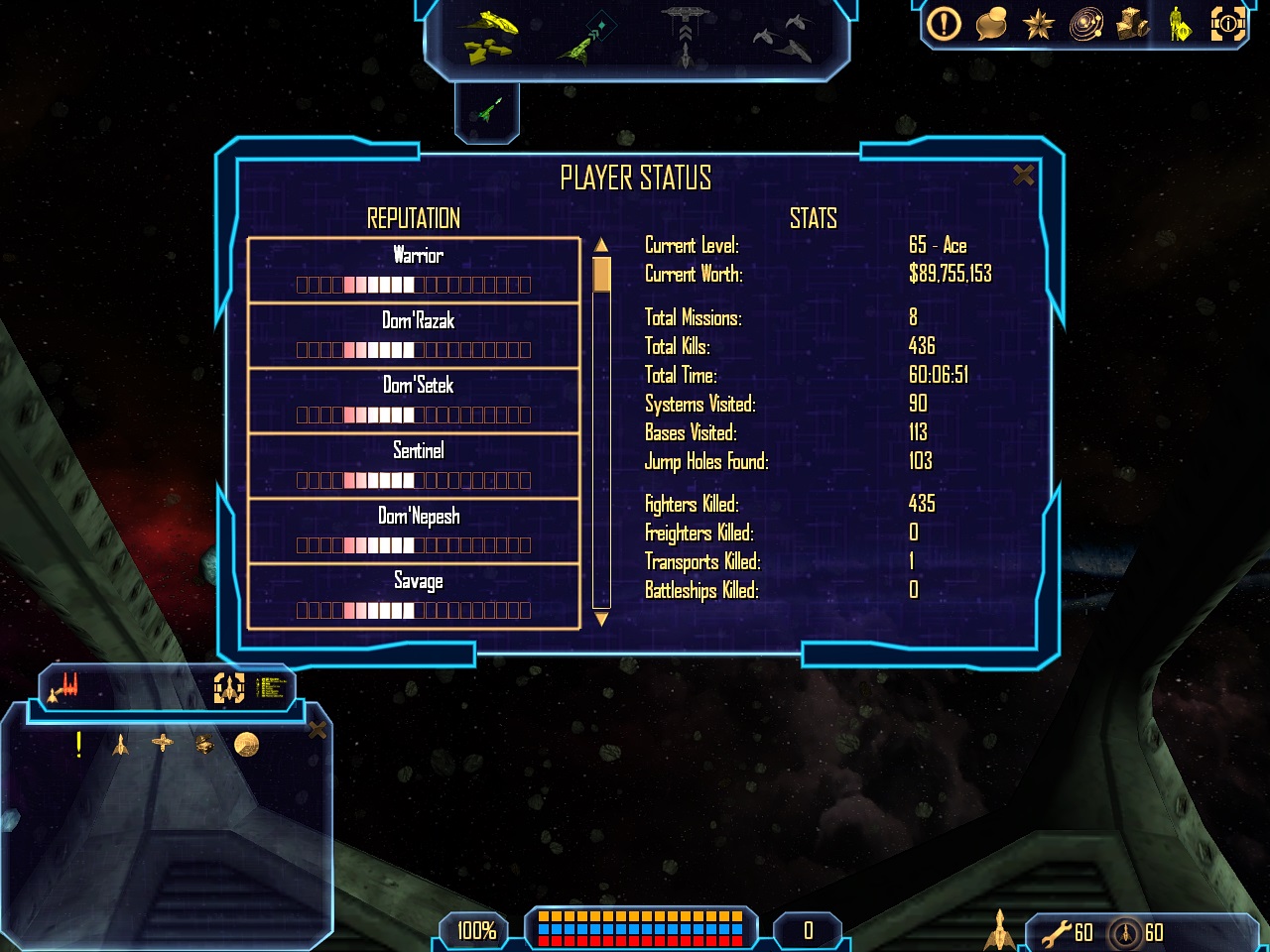
Task: Close the contact list panel
Action: [x=317, y=730]
